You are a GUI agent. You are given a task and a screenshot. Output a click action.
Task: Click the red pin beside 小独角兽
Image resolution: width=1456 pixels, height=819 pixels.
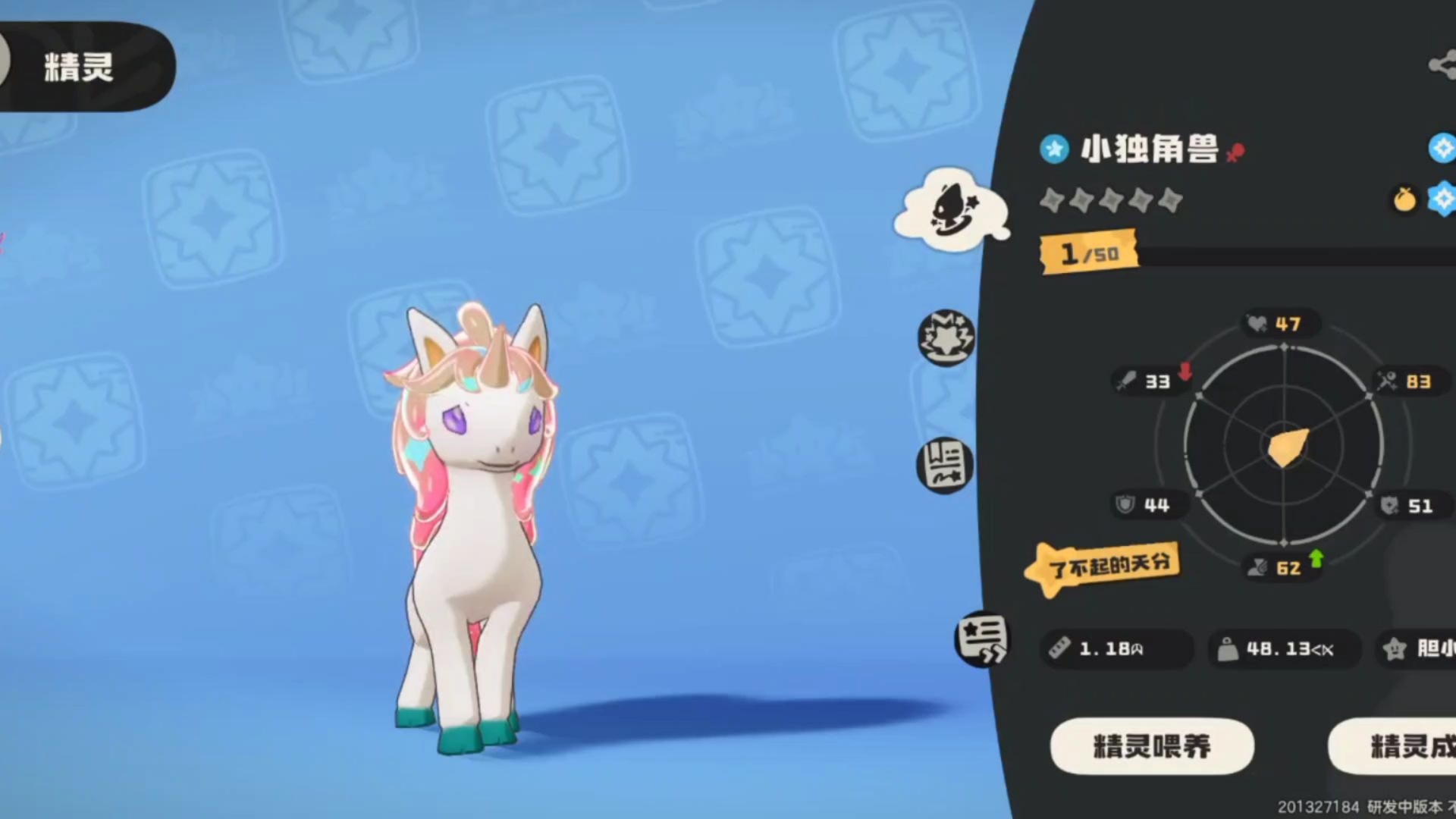click(1235, 152)
